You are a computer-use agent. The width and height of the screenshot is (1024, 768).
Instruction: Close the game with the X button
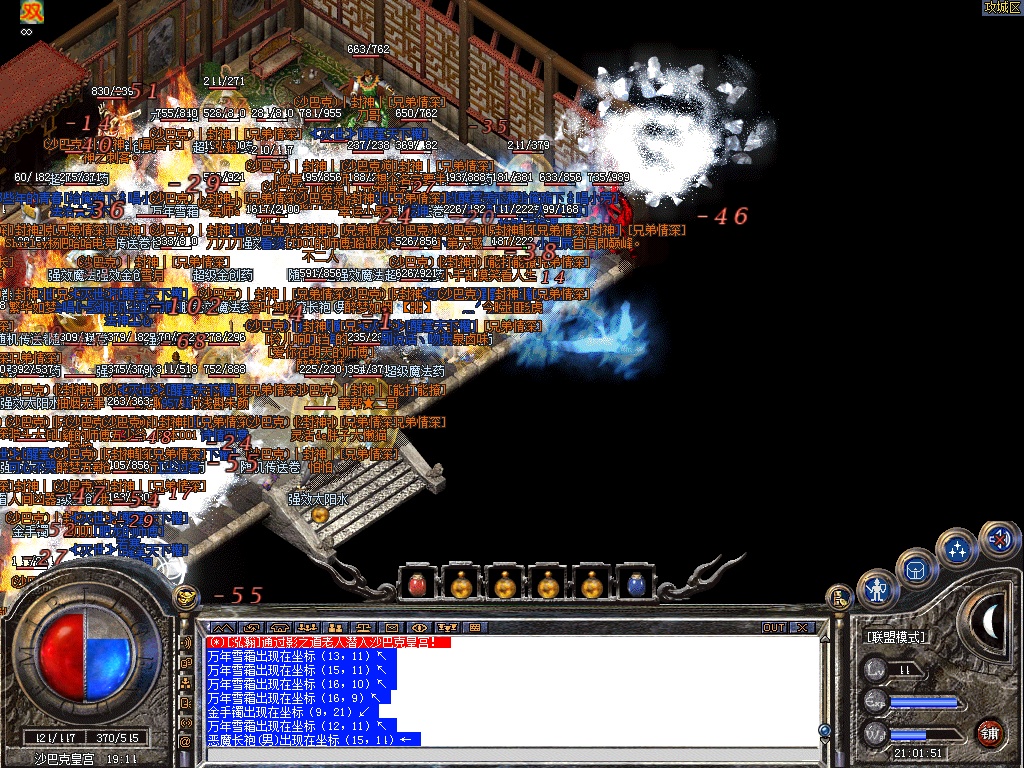(802, 628)
